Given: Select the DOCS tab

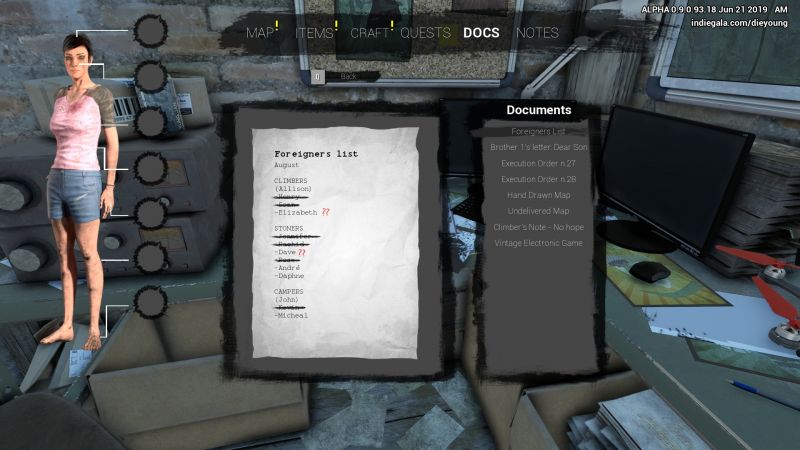Looking at the screenshot, I should pyautogui.click(x=481, y=33).
